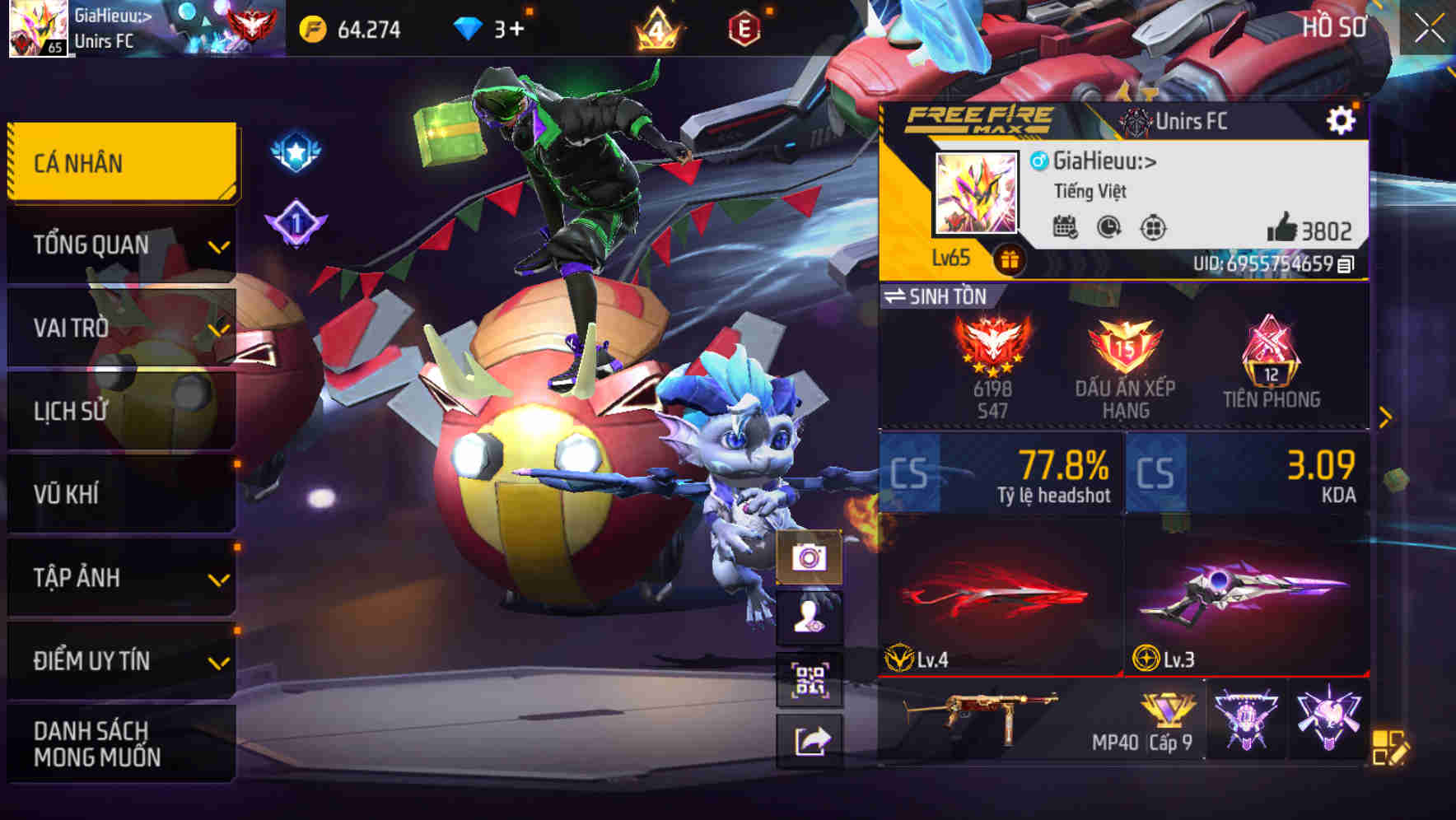Select the CÁ NHÂN menu item
The width and height of the screenshot is (1456, 820).
tap(120, 162)
